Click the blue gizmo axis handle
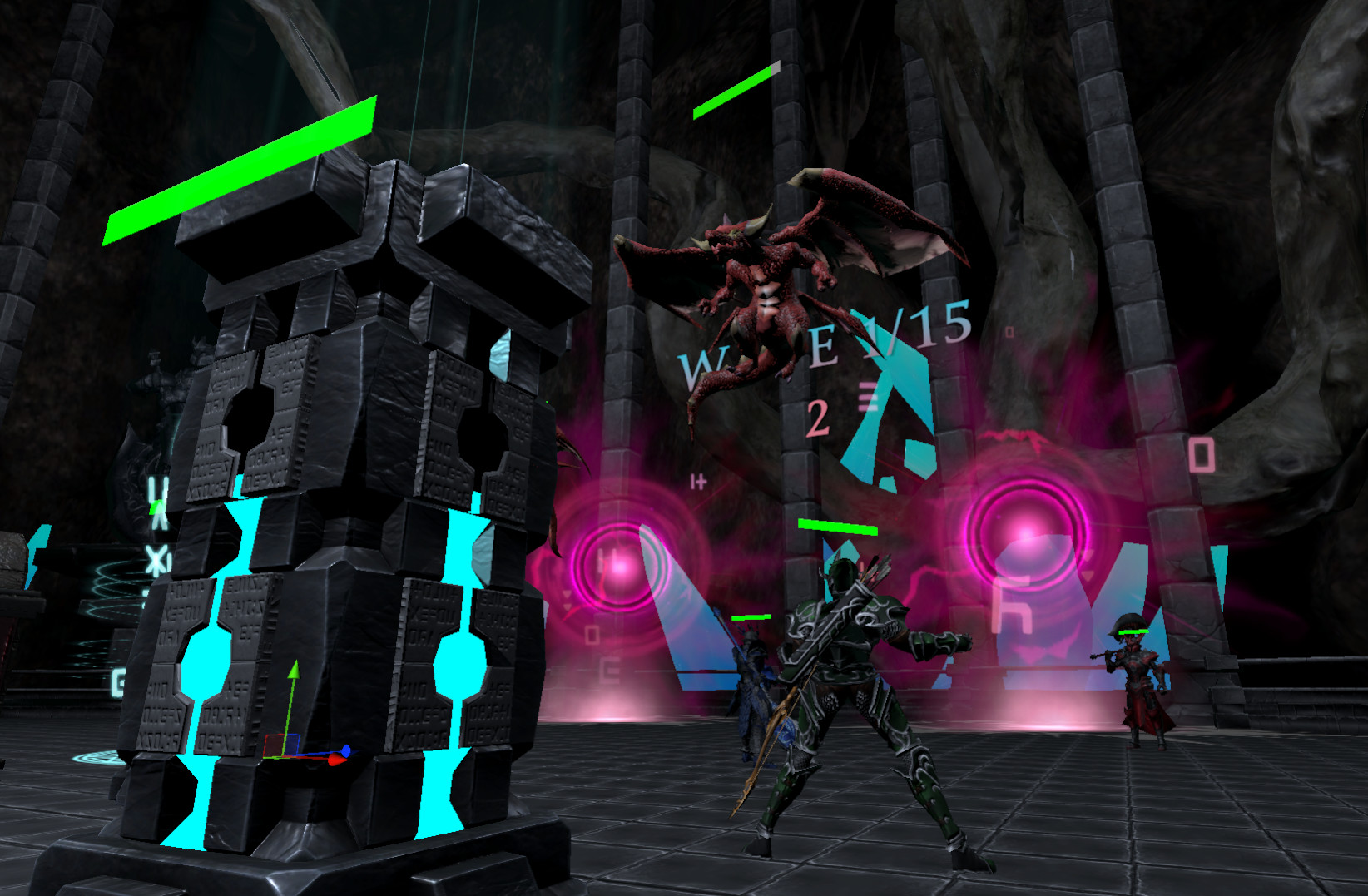Viewport: 1368px width, 896px height. [x=346, y=750]
